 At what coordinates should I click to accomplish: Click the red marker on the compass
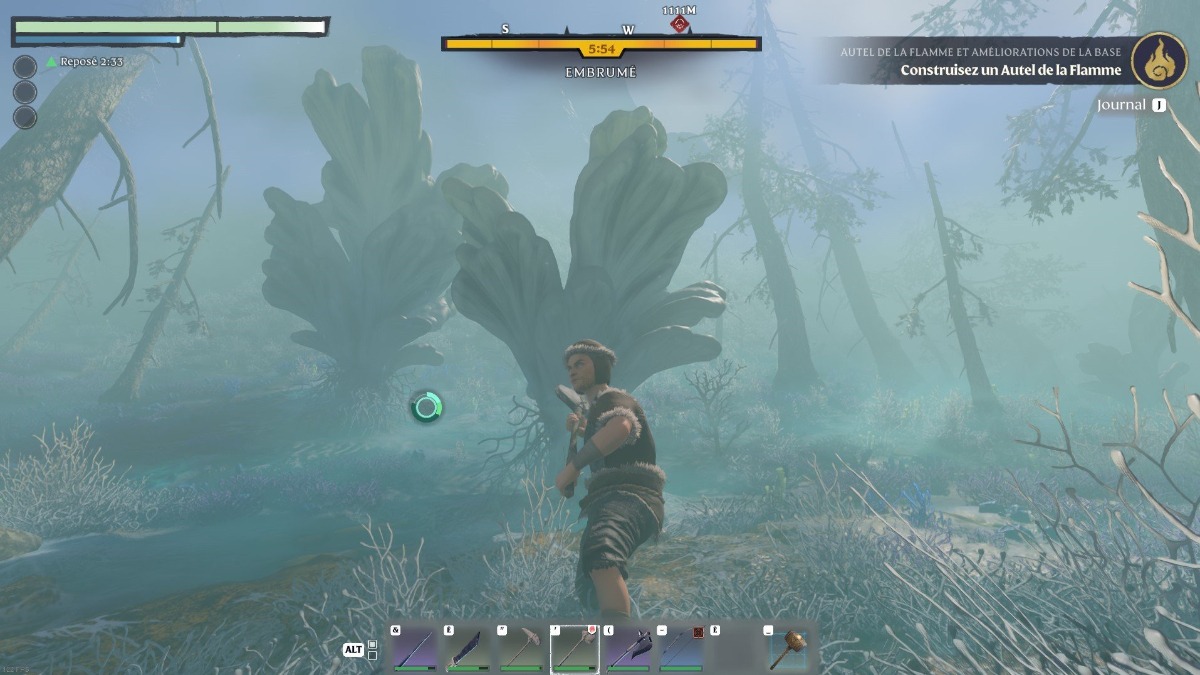(680, 23)
